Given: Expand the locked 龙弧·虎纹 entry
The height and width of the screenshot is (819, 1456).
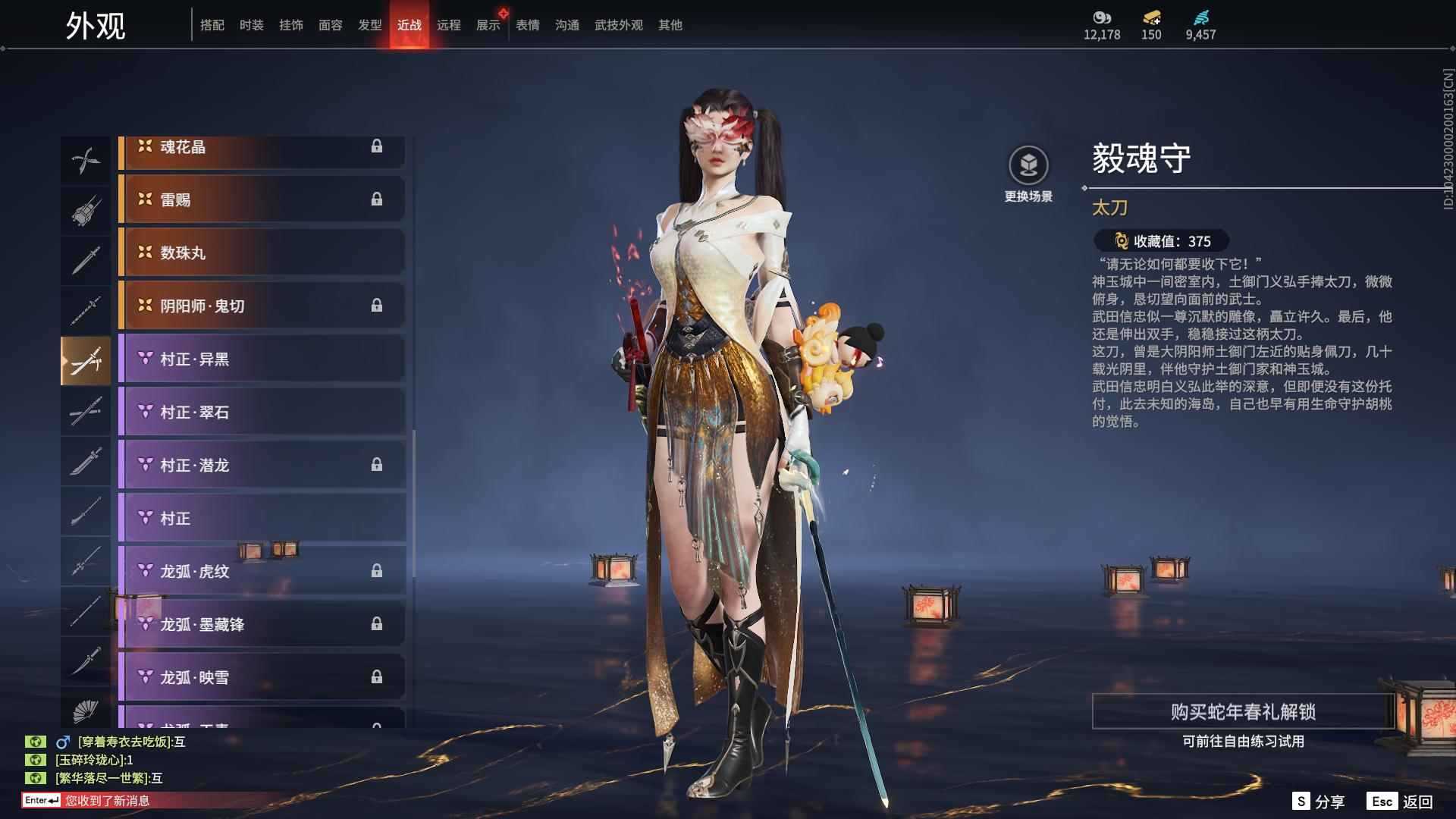Looking at the screenshot, I should point(262,572).
